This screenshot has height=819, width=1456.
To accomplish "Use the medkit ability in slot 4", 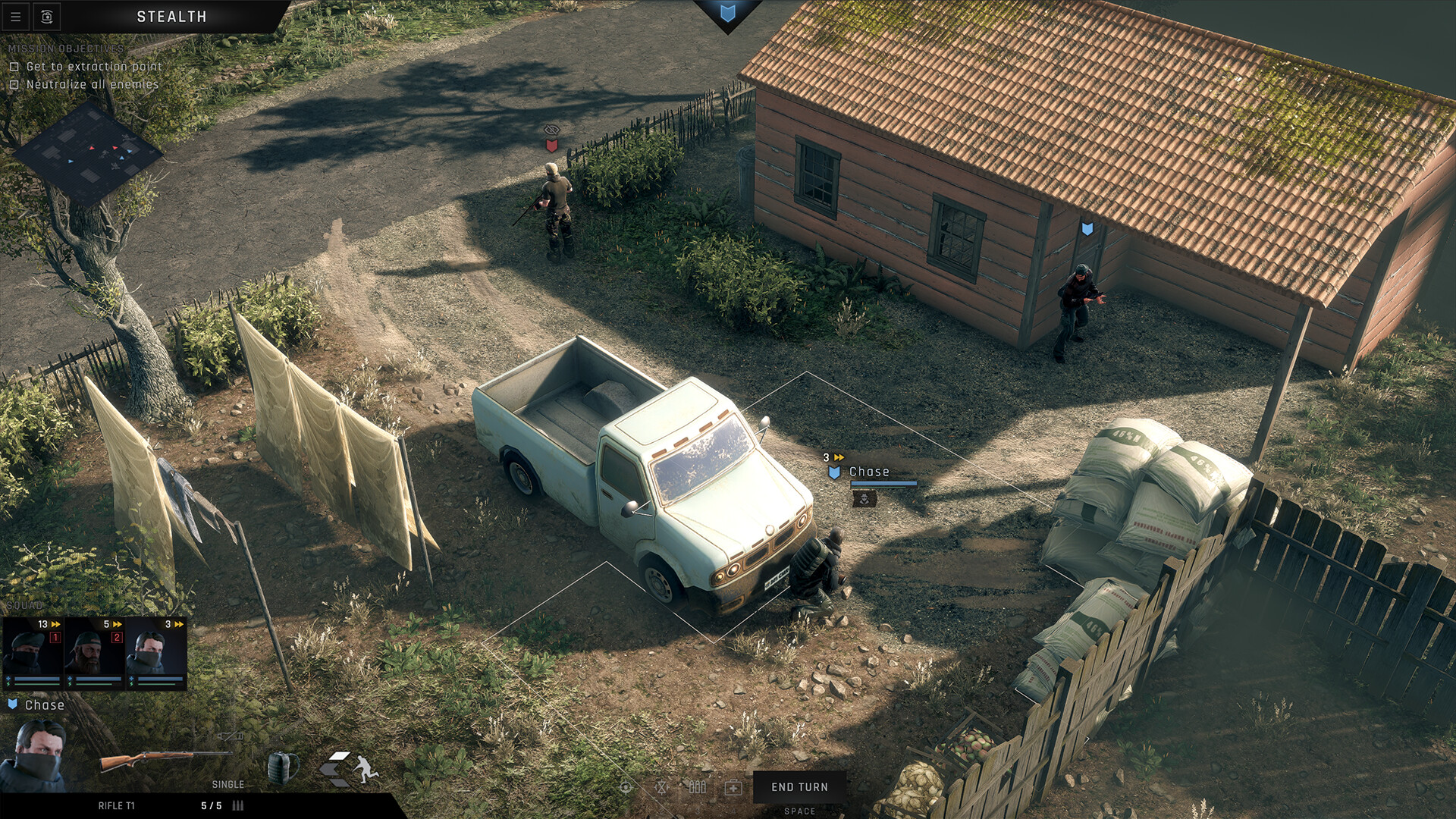I will [x=733, y=788].
